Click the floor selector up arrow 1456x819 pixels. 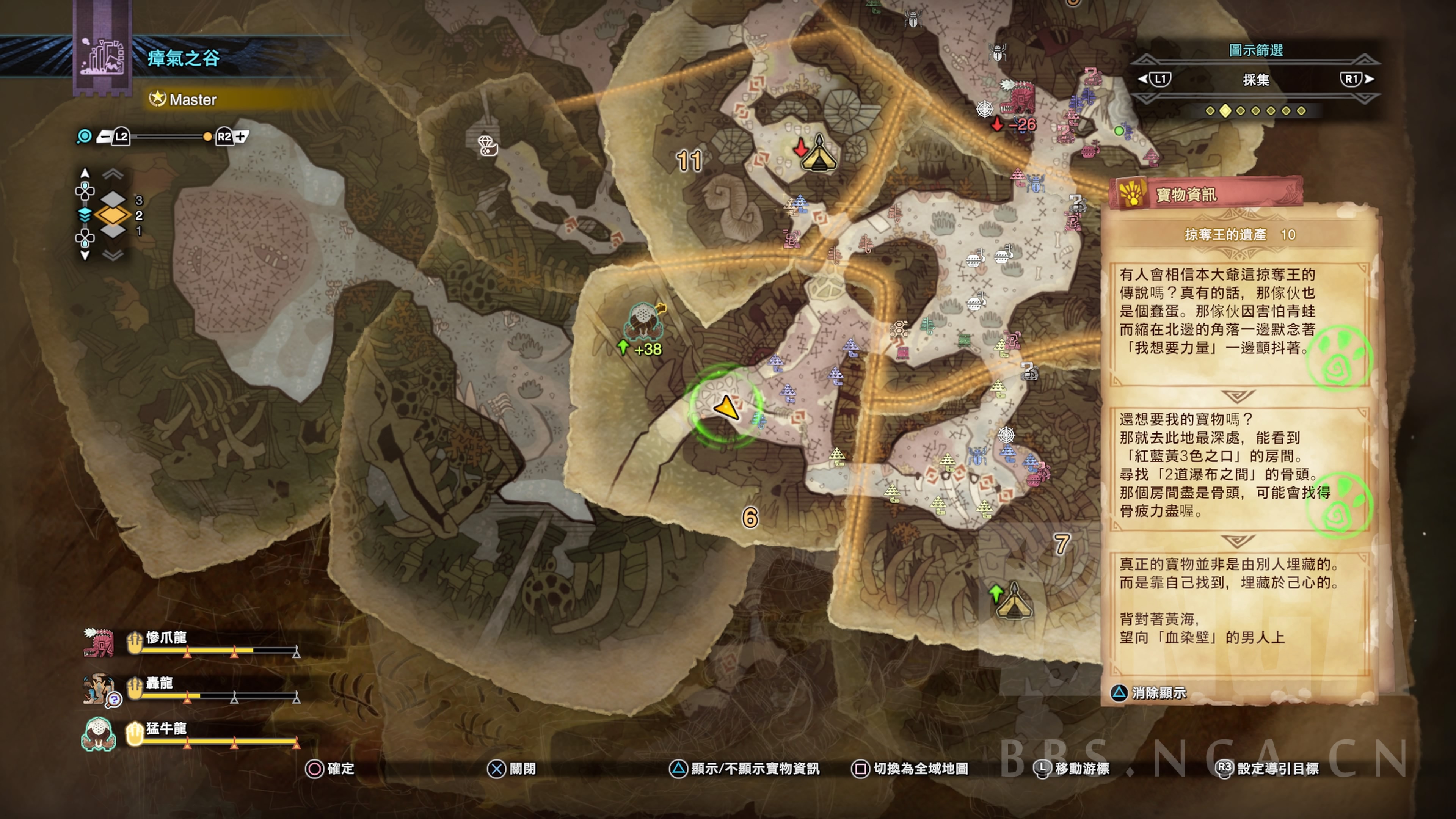85,173
